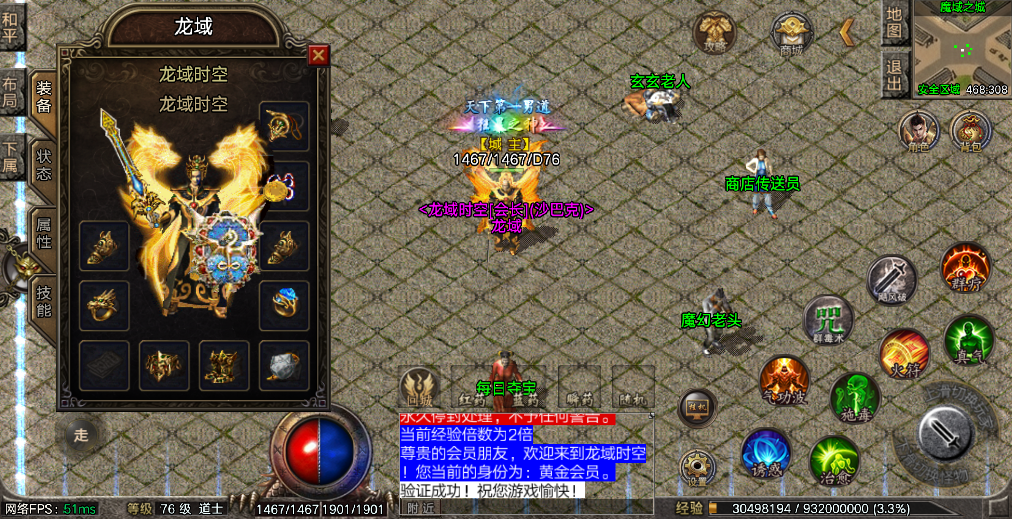Collapse the top menu with the gold arrow

click(x=846, y=32)
